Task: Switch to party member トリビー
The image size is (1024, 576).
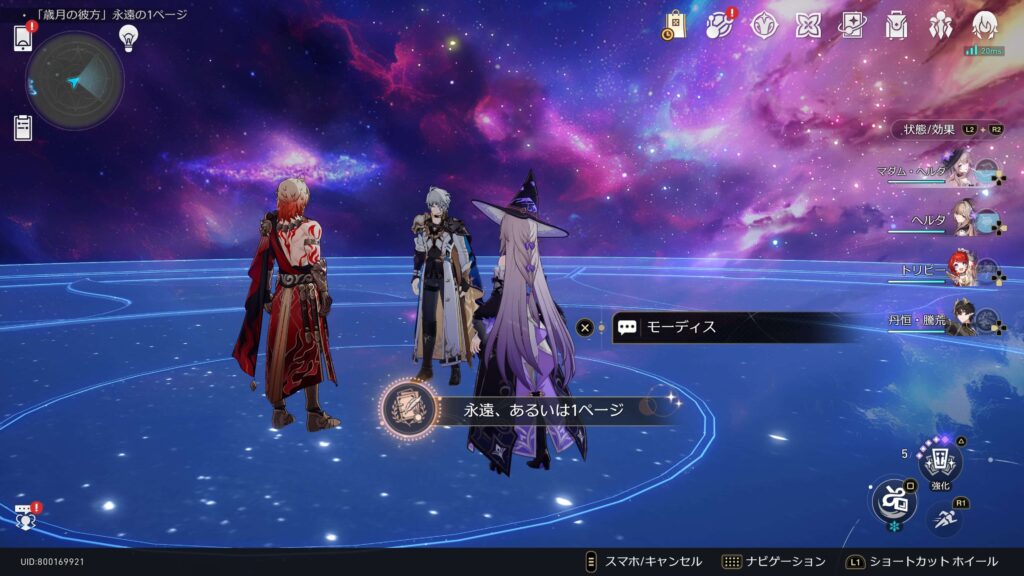Action: tap(960, 270)
